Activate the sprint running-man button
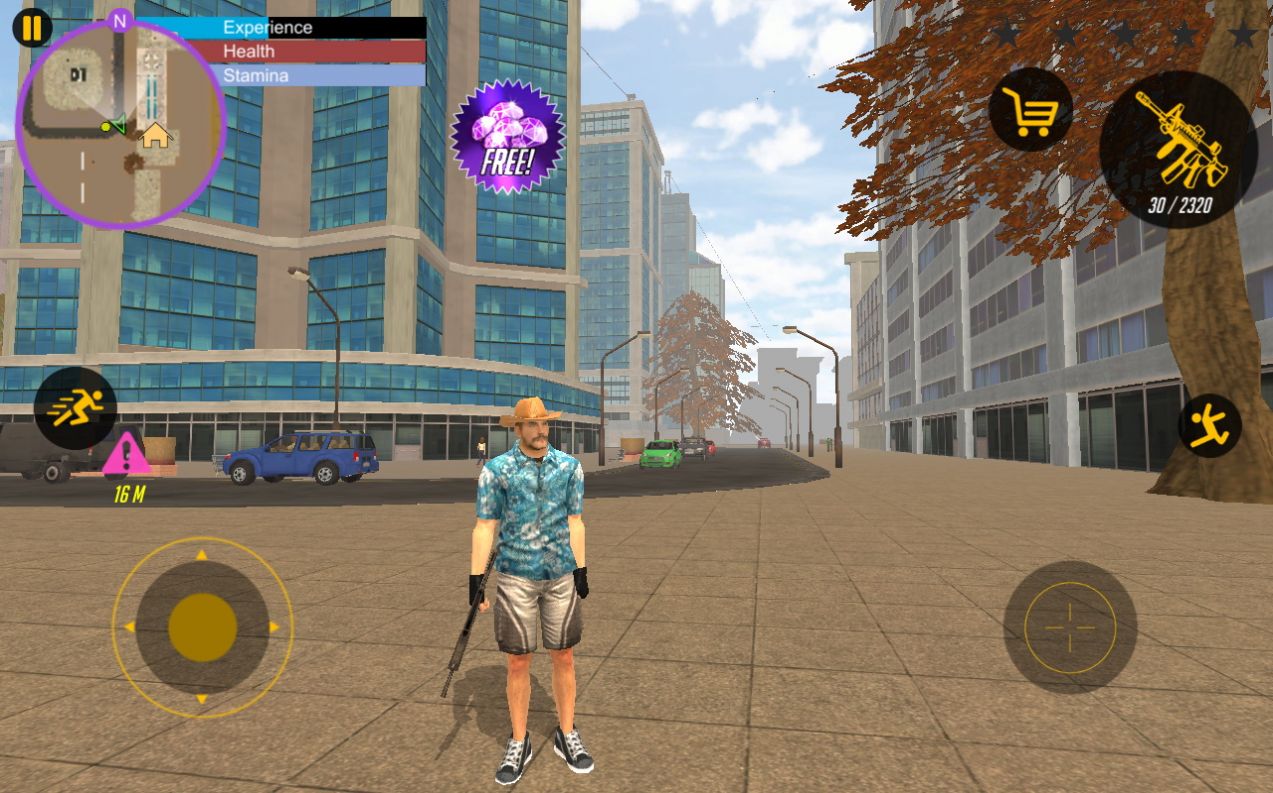Screen dimensions: 1273x793 (75, 408)
